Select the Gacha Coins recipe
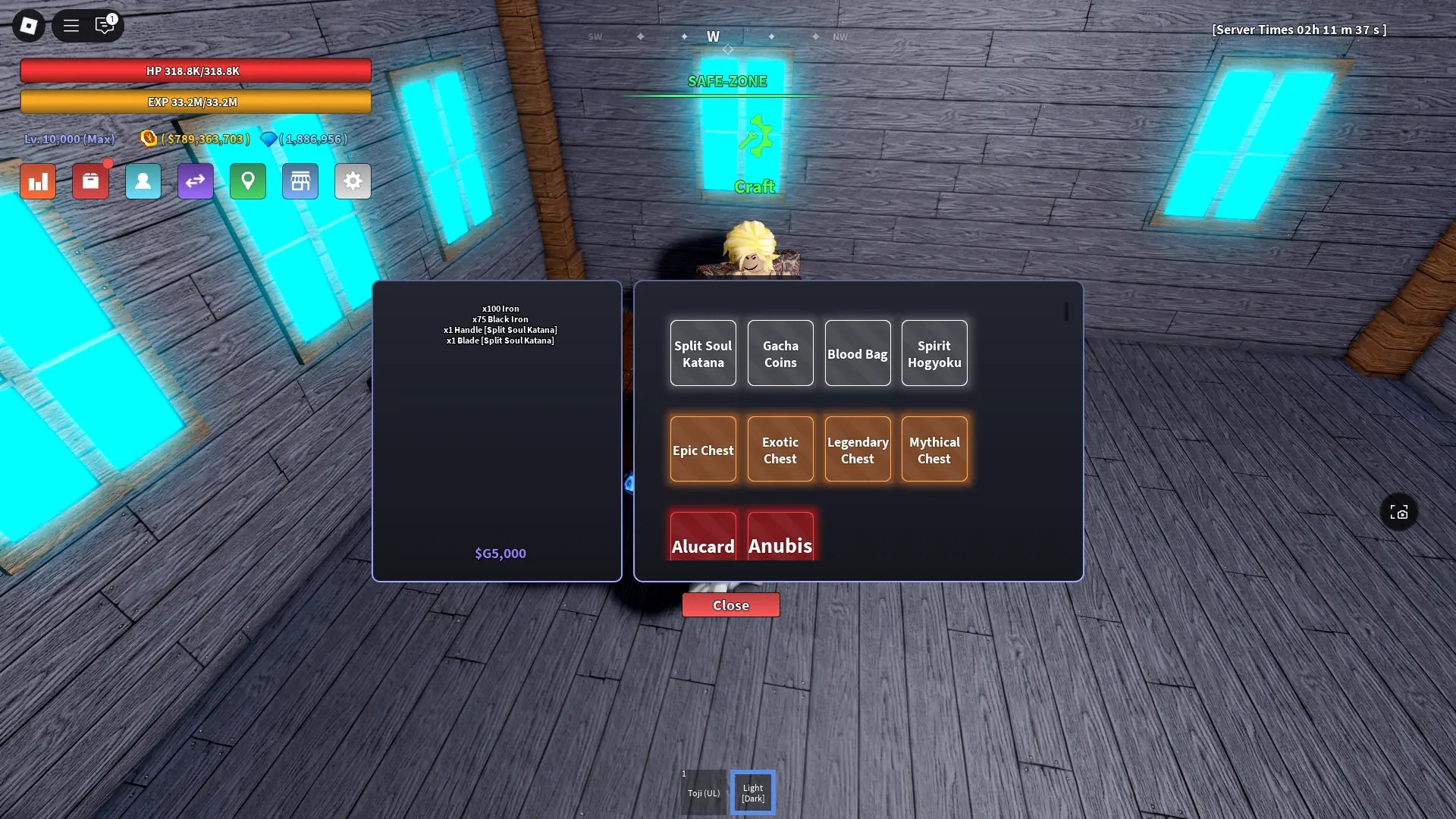Screen dimensions: 1456x819 pyautogui.click(x=780, y=353)
